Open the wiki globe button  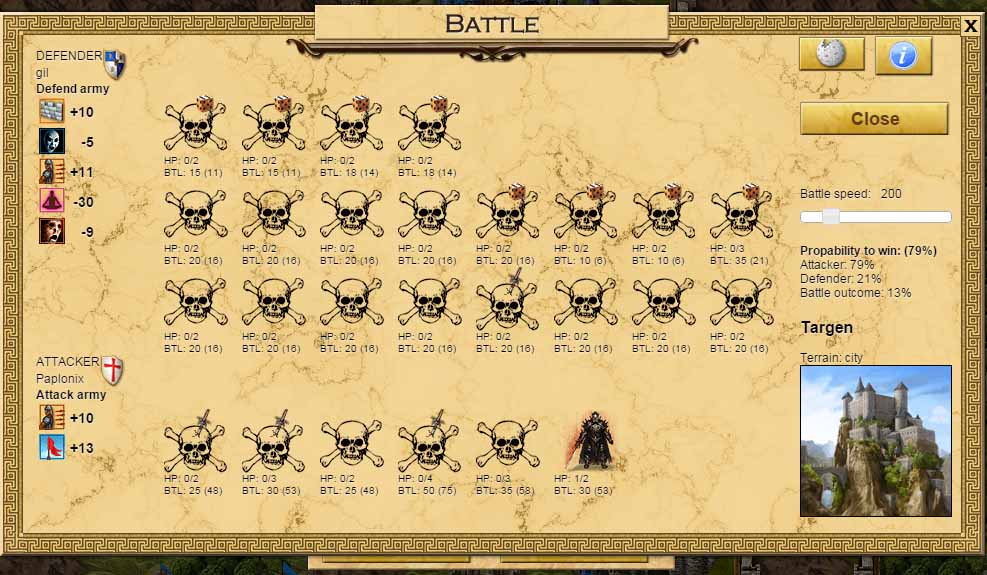(831, 55)
